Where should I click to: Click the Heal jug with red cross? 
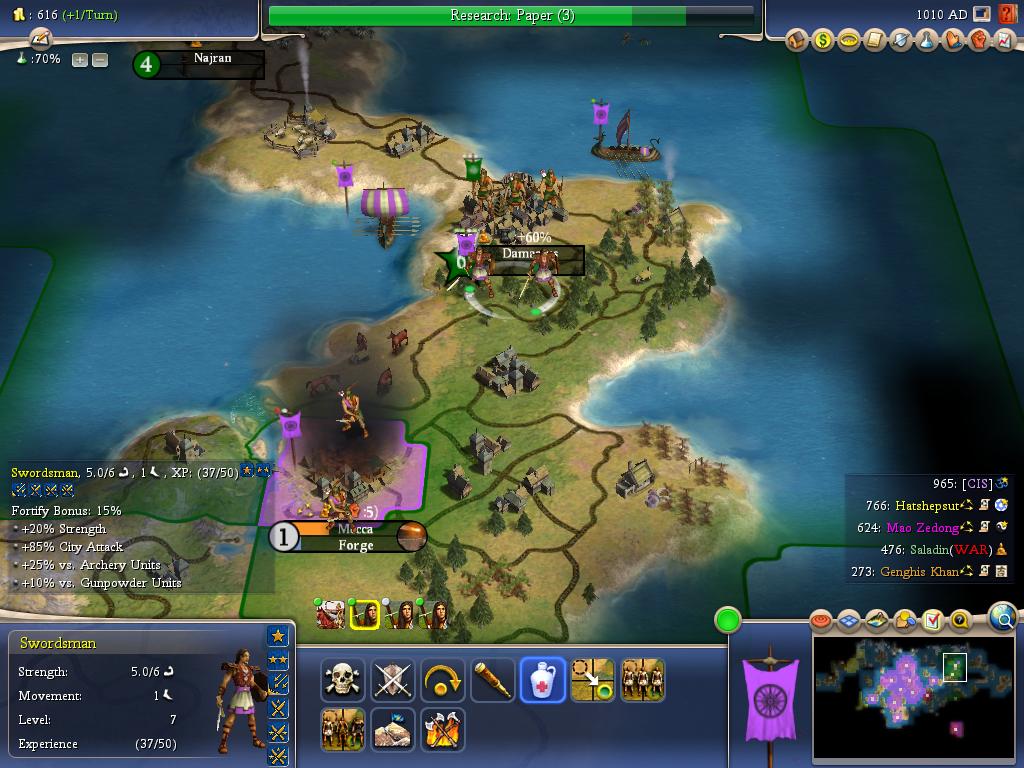point(542,680)
